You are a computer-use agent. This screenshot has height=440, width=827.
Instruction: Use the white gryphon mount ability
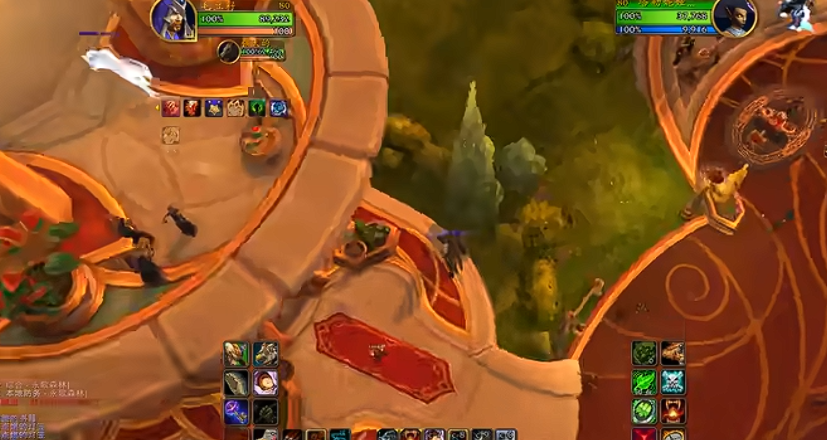tap(266, 353)
